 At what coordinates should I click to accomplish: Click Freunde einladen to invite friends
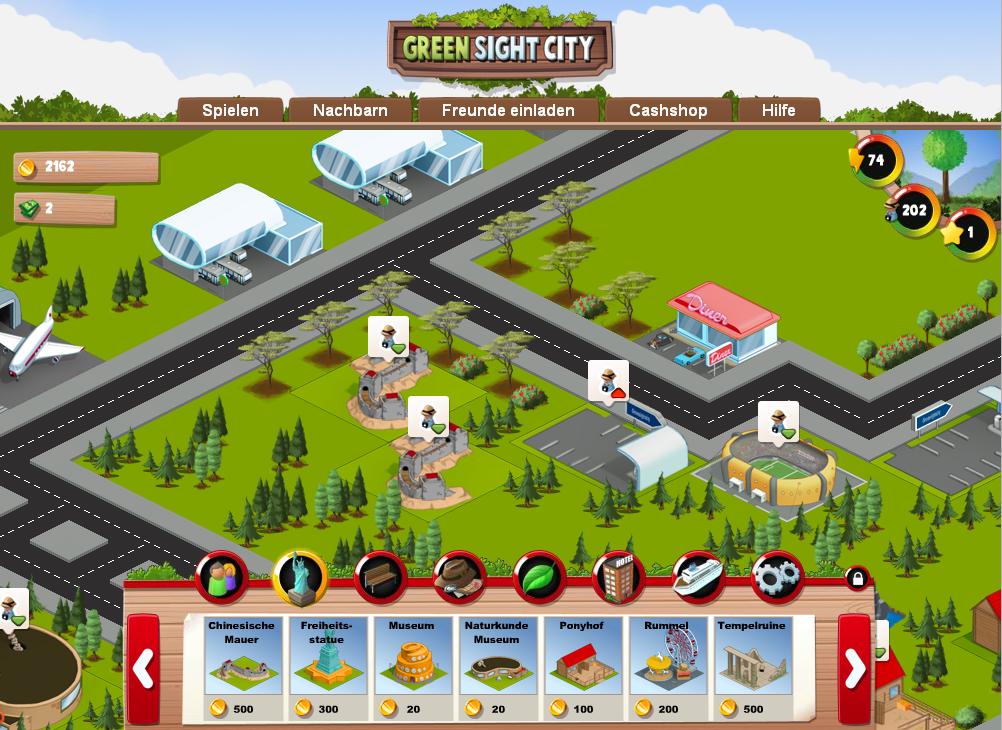[x=508, y=110]
